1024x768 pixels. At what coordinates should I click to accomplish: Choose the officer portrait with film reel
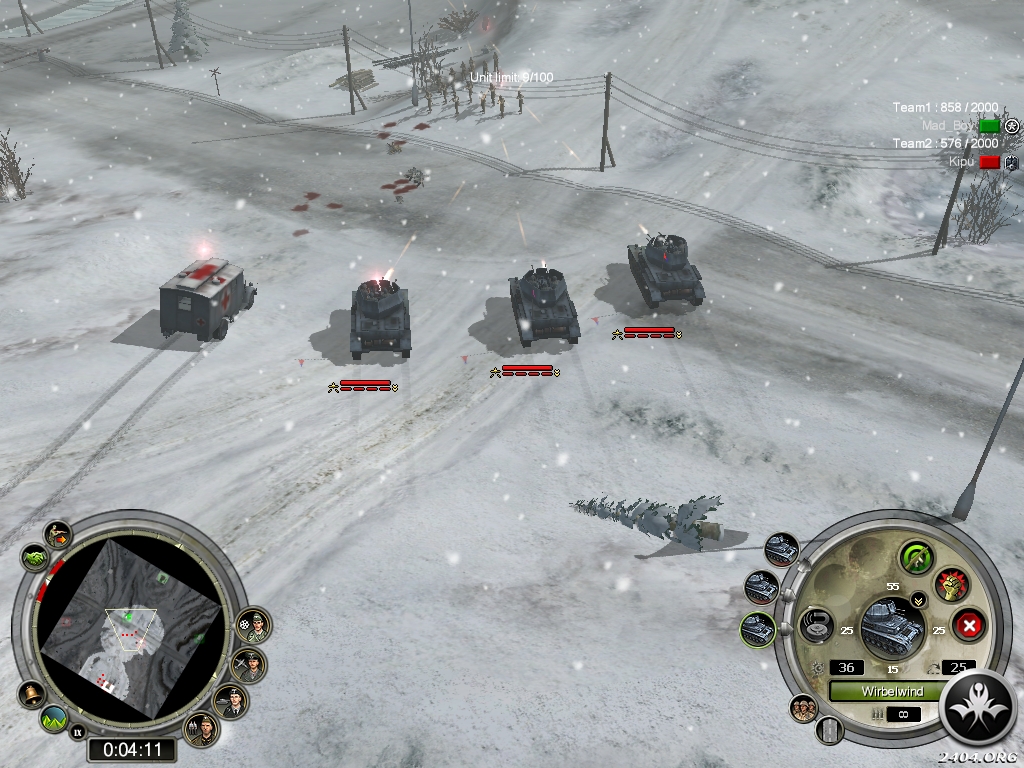coord(254,627)
